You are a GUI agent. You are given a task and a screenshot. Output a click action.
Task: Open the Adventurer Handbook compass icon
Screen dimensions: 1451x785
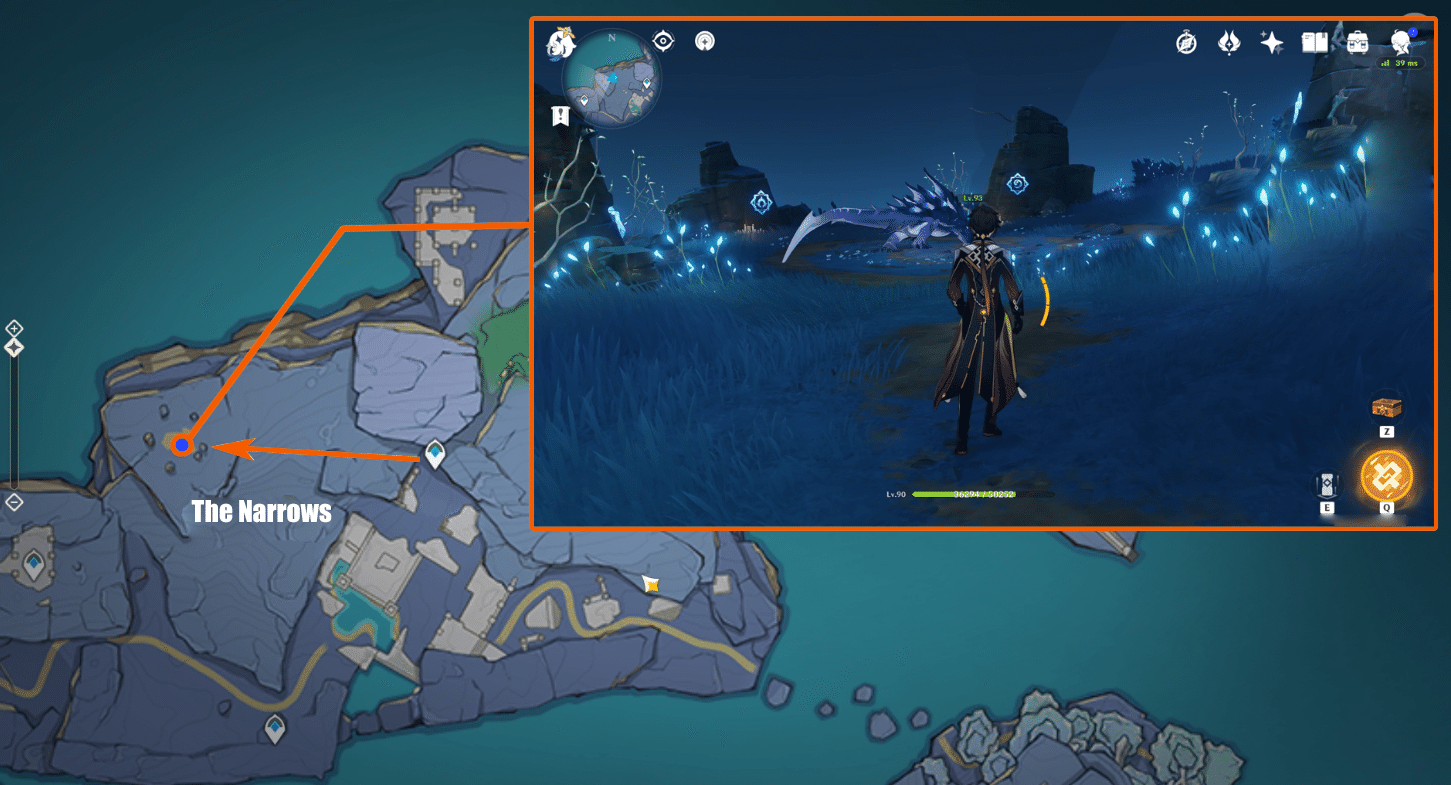(1184, 43)
